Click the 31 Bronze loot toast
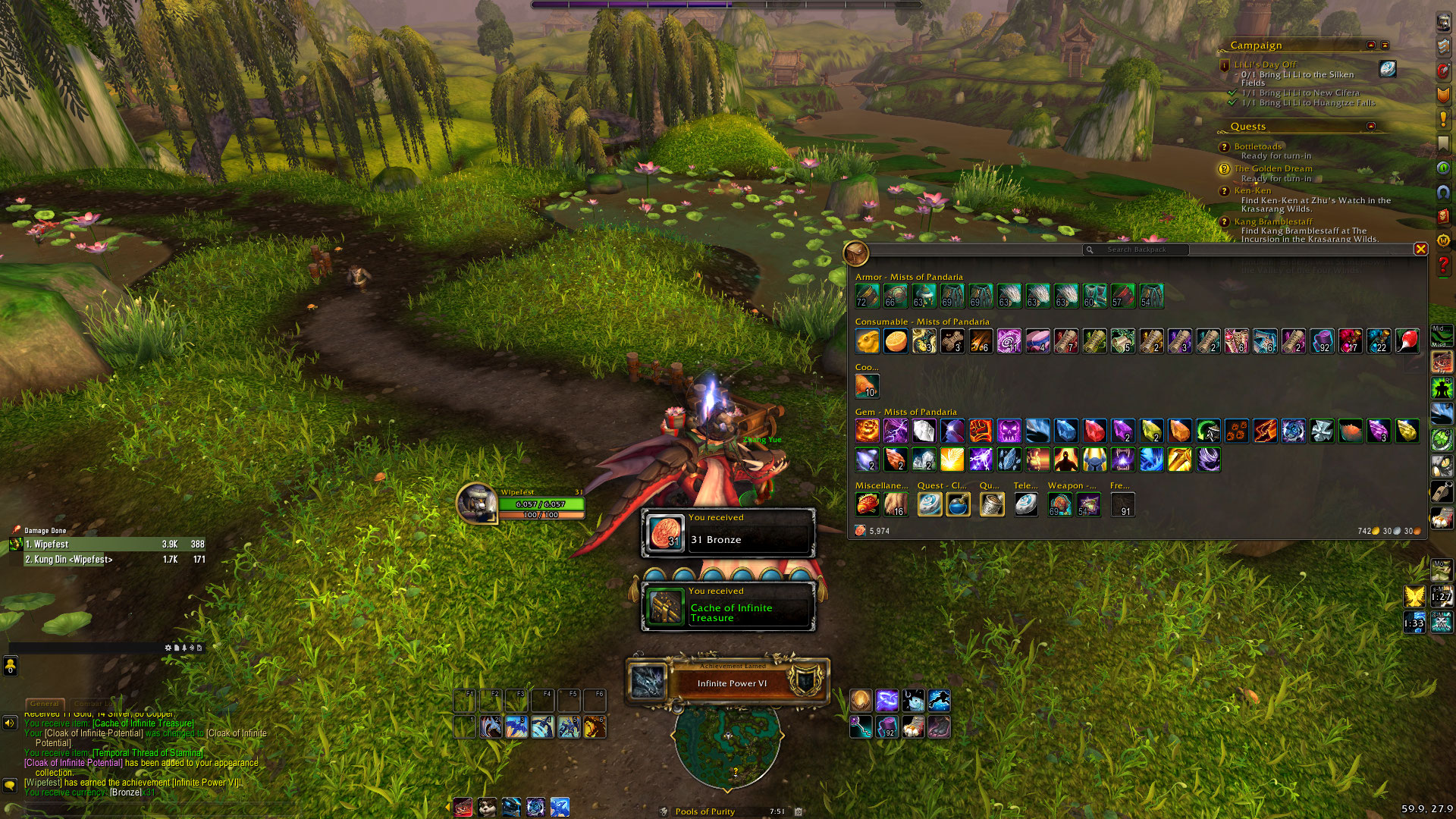Image resolution: width=1456 pixels, height=819 pixels. [728, 533]
